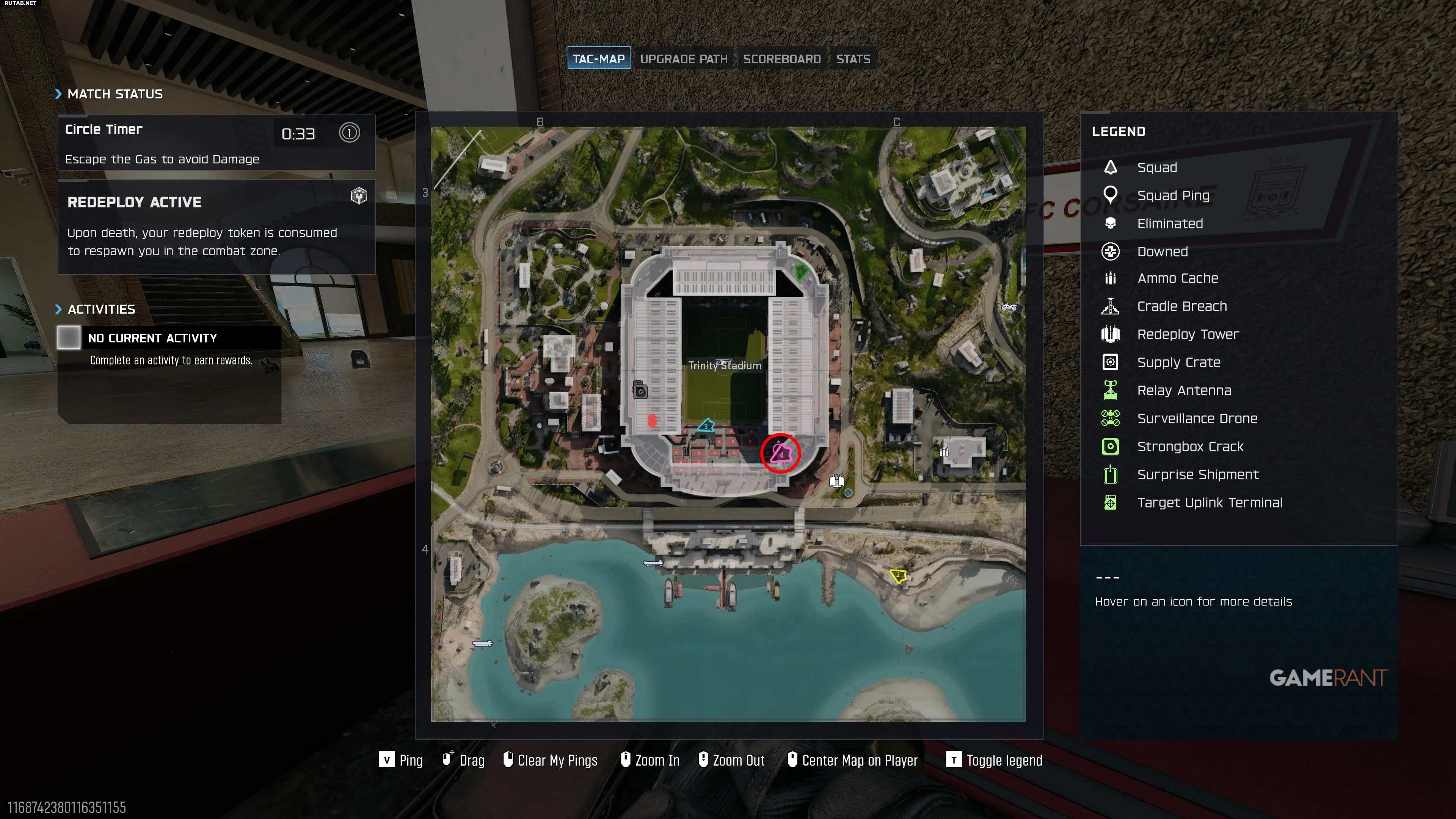
Task: Click the Trinity Stadium map label
Action: pos(725,366)
